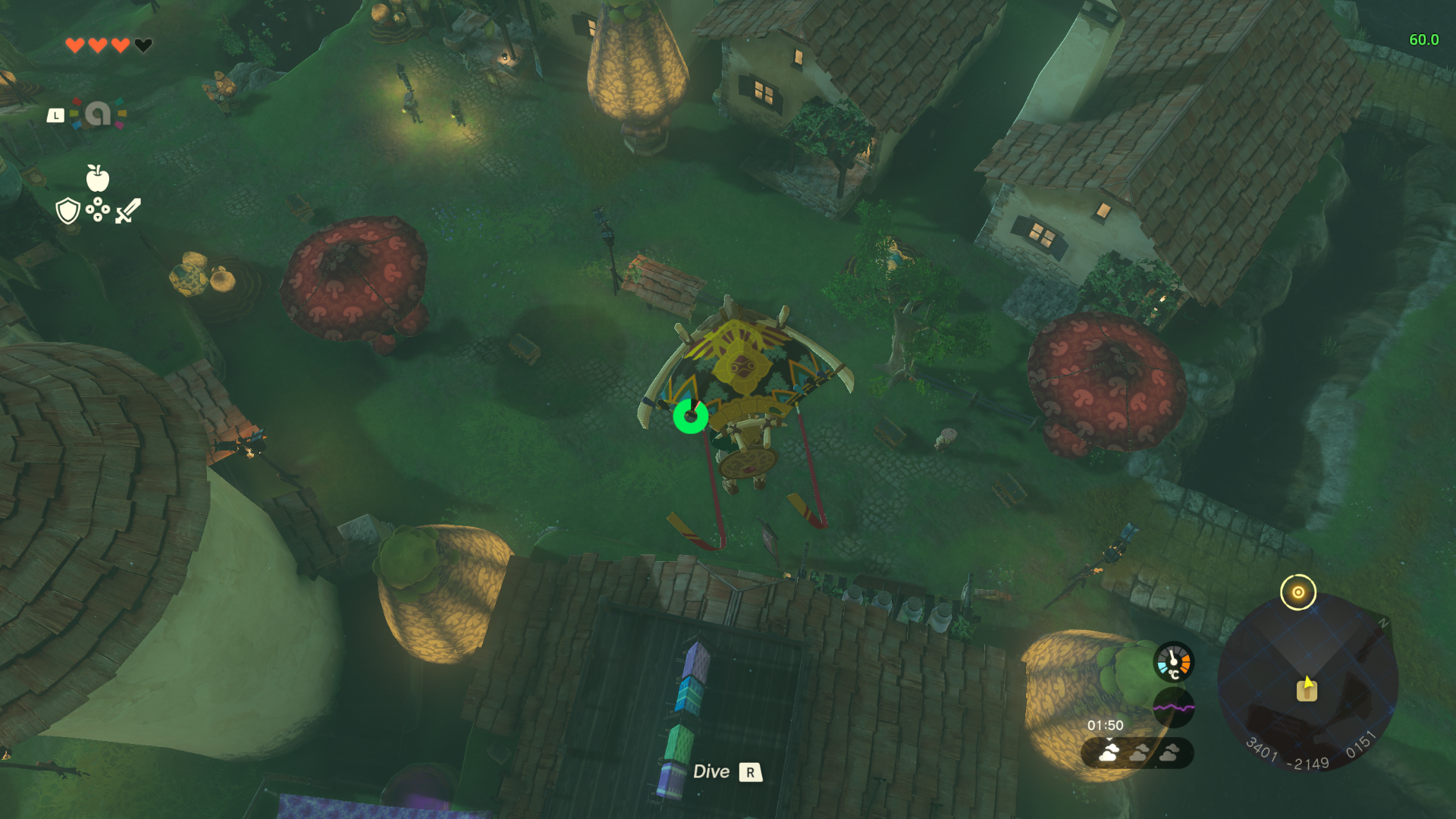The image size is (1456, 819).
Task: Select the shield equipment icon
Action: coord(68,211)
